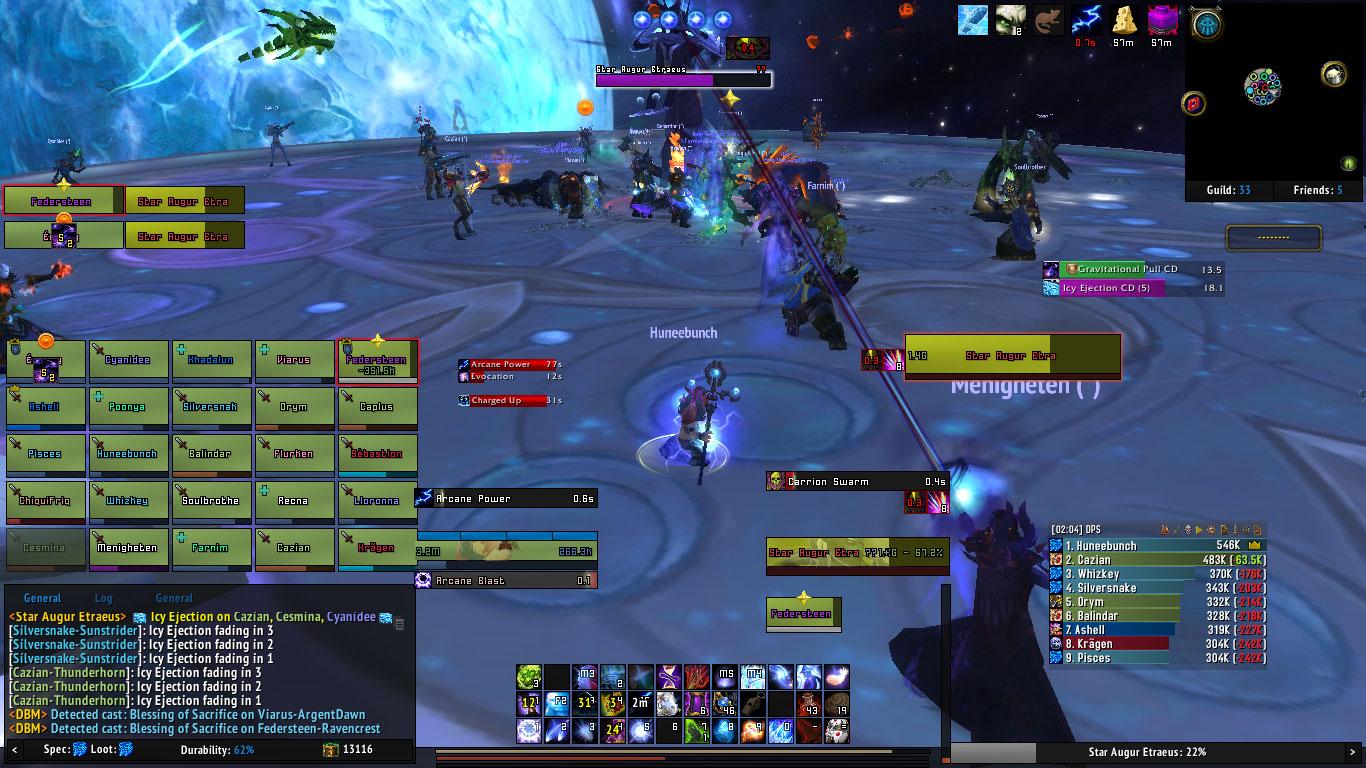This screenshot has width=1366, height=768.
Task: Target Khadalun in the raid frames
Action: click(x=211, y=360)
